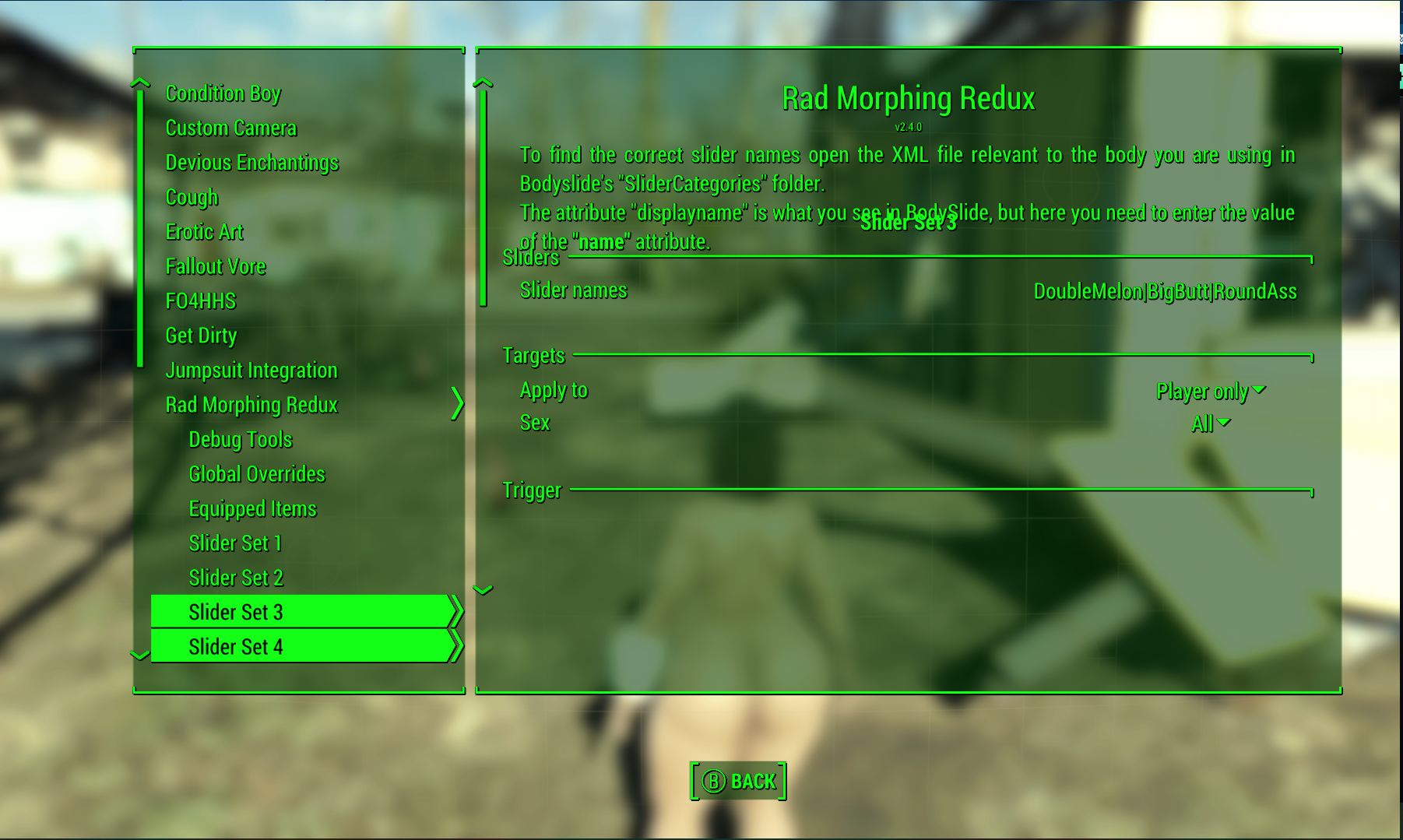Screen dimensions: 1403x840
Task: Select Slider Set 1 from the sidebar
Action: pyautogui.click(x=236, y=543)
